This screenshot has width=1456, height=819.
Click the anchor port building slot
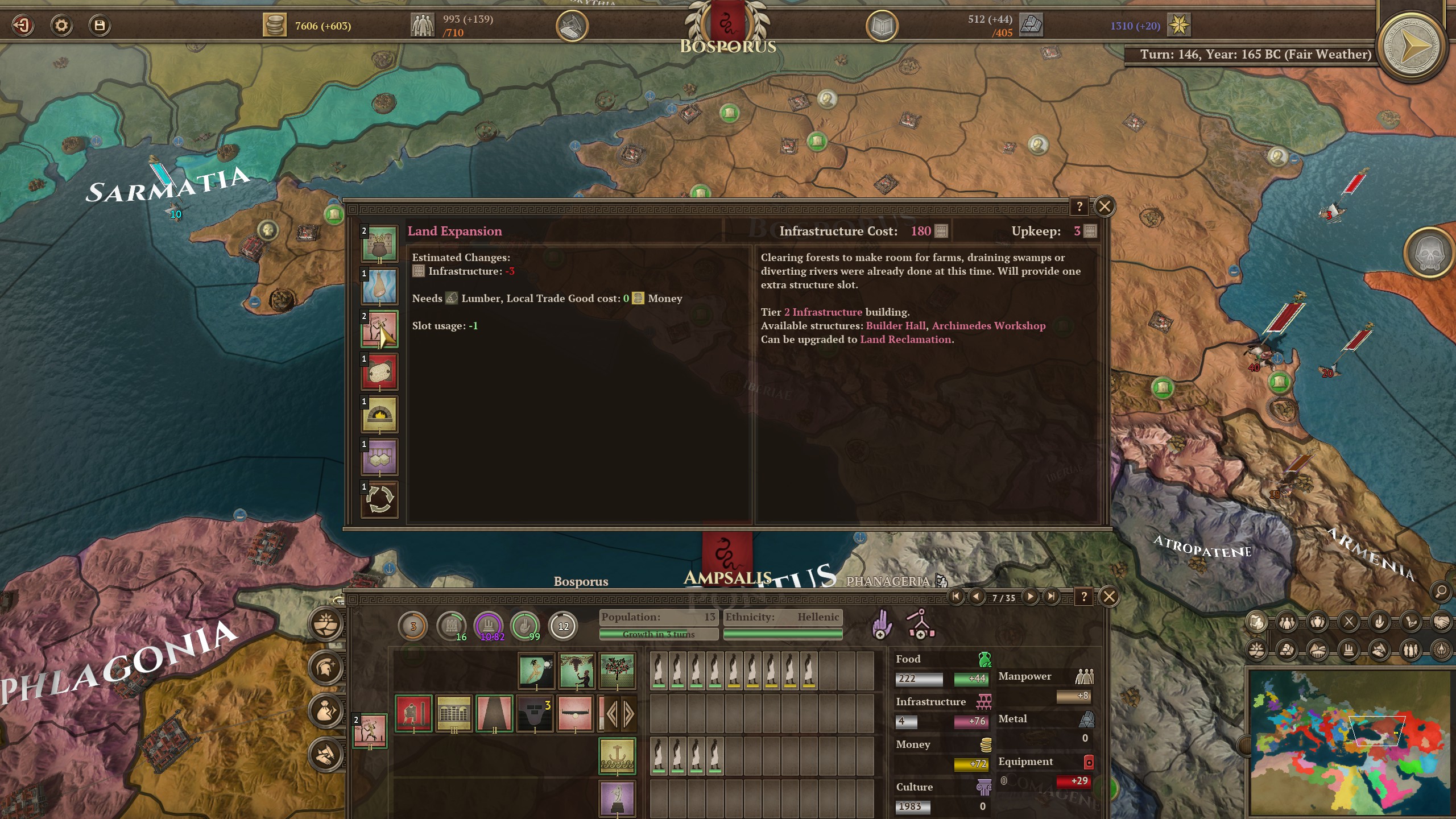coord(617,756)
